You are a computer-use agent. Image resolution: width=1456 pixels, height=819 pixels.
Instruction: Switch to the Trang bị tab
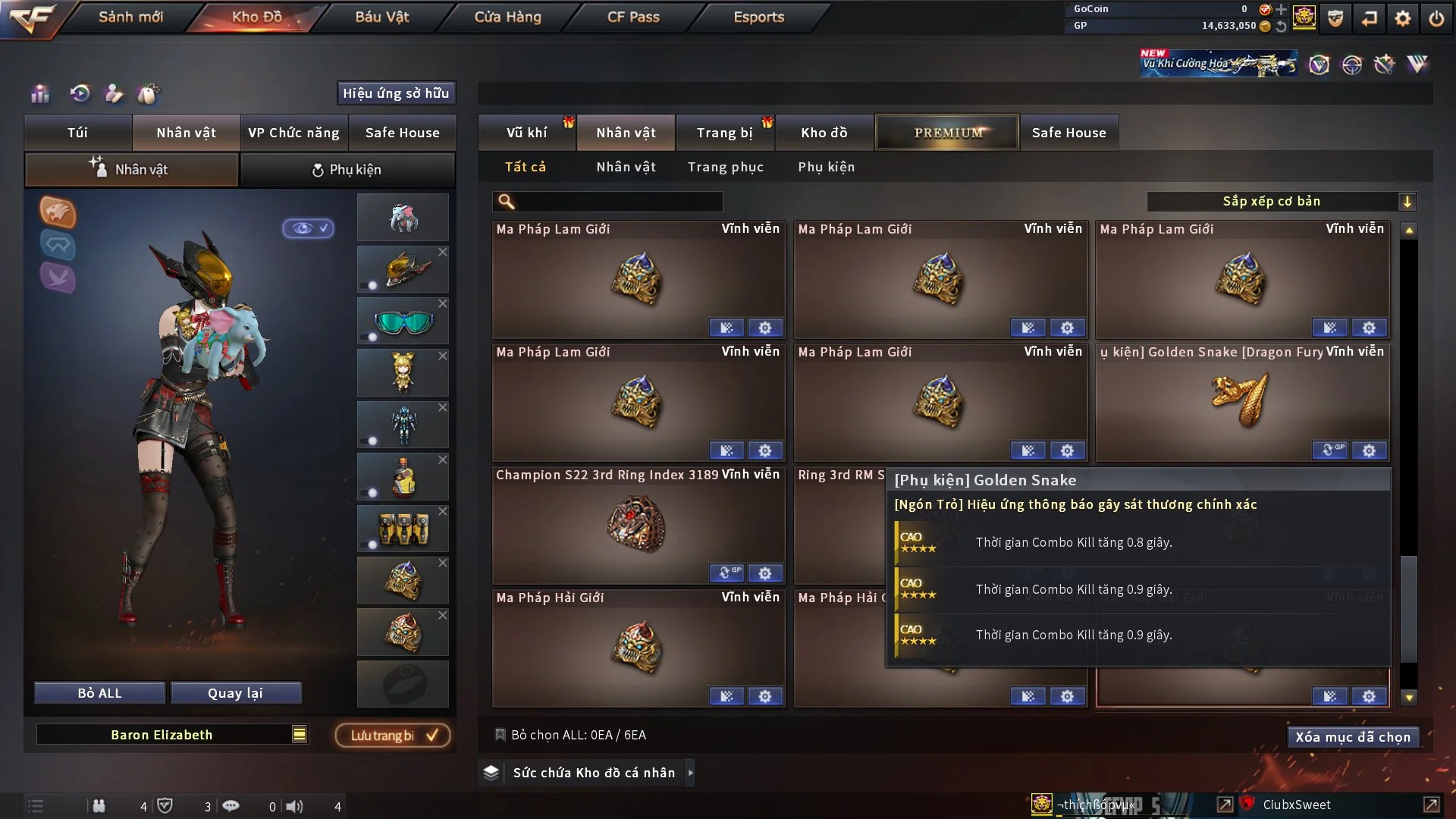click(x=724, y=133)
